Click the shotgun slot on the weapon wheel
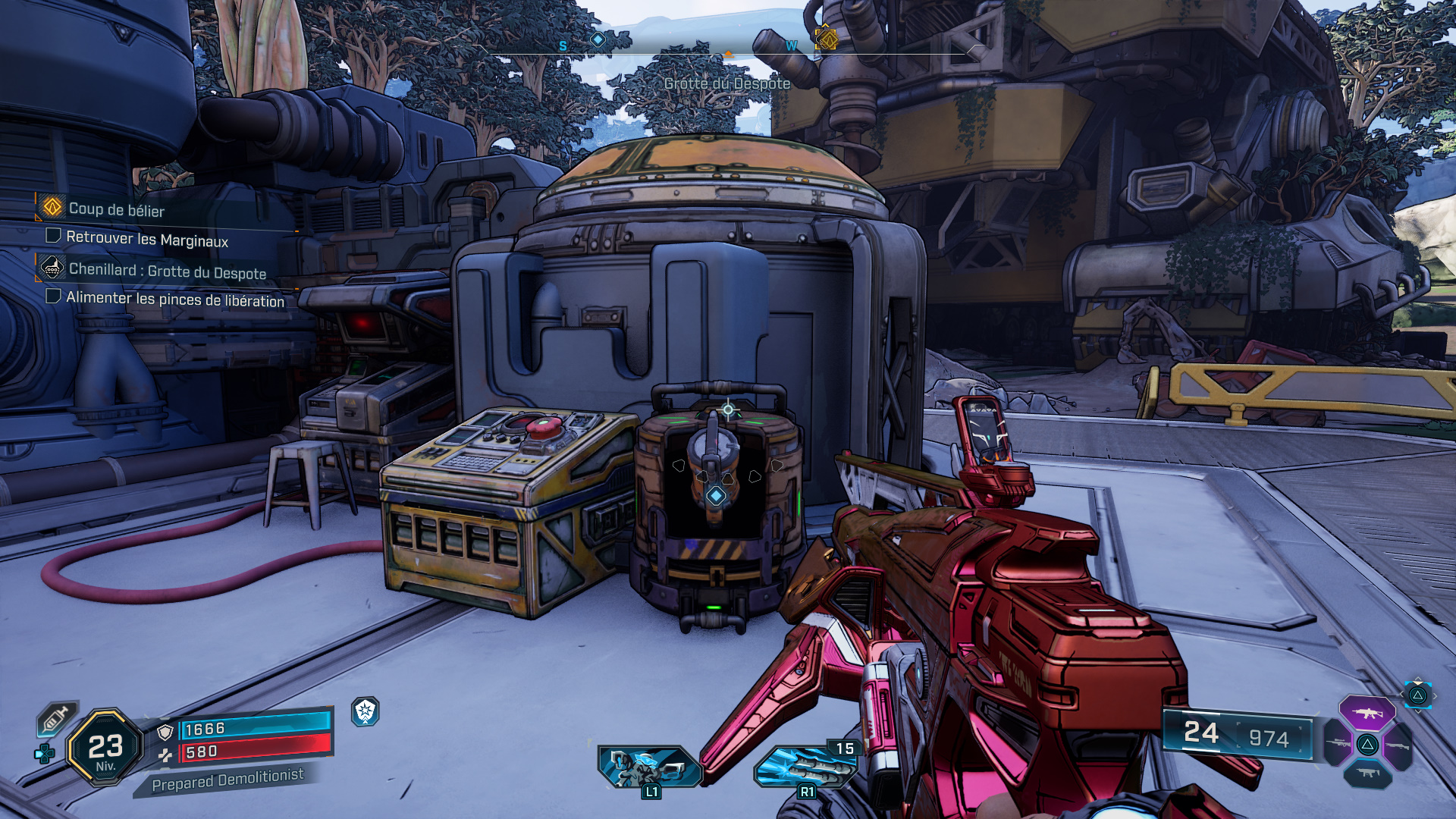Viewport: 1456px width, 819px height. coord(1398,745)
